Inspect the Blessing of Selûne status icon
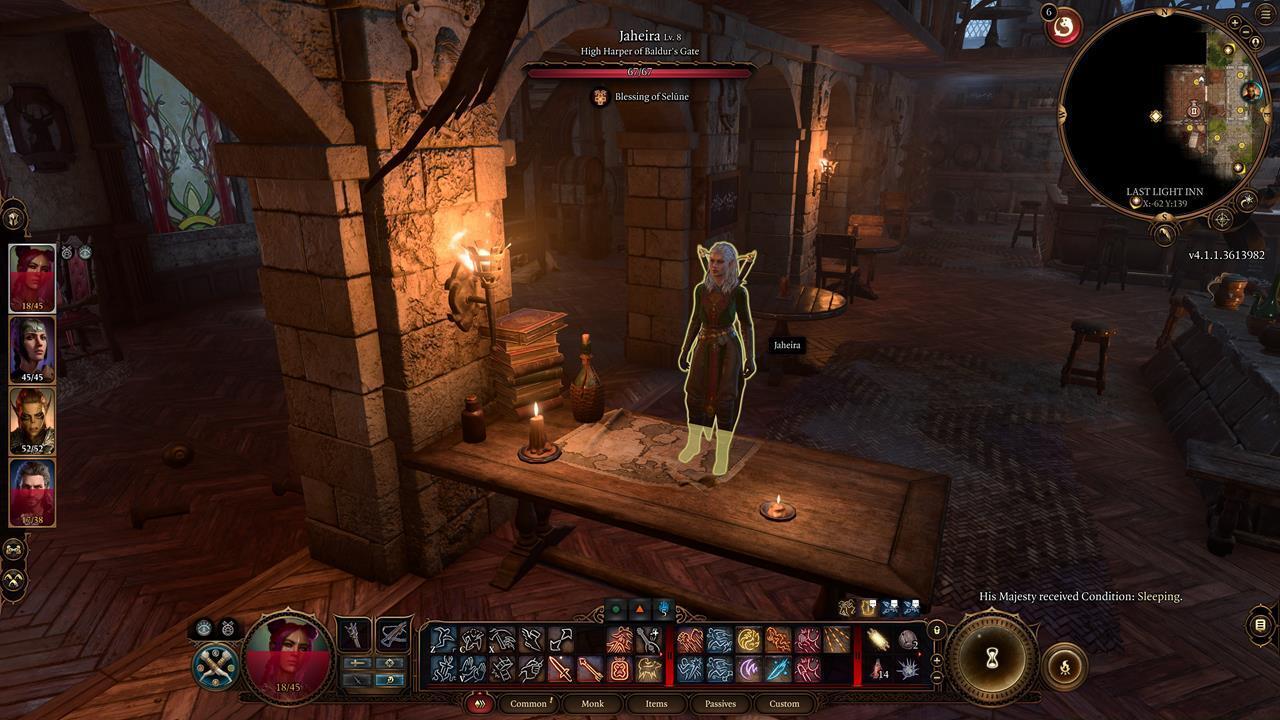The width and height of the screenshot is (1280, 720). point(600,96)
